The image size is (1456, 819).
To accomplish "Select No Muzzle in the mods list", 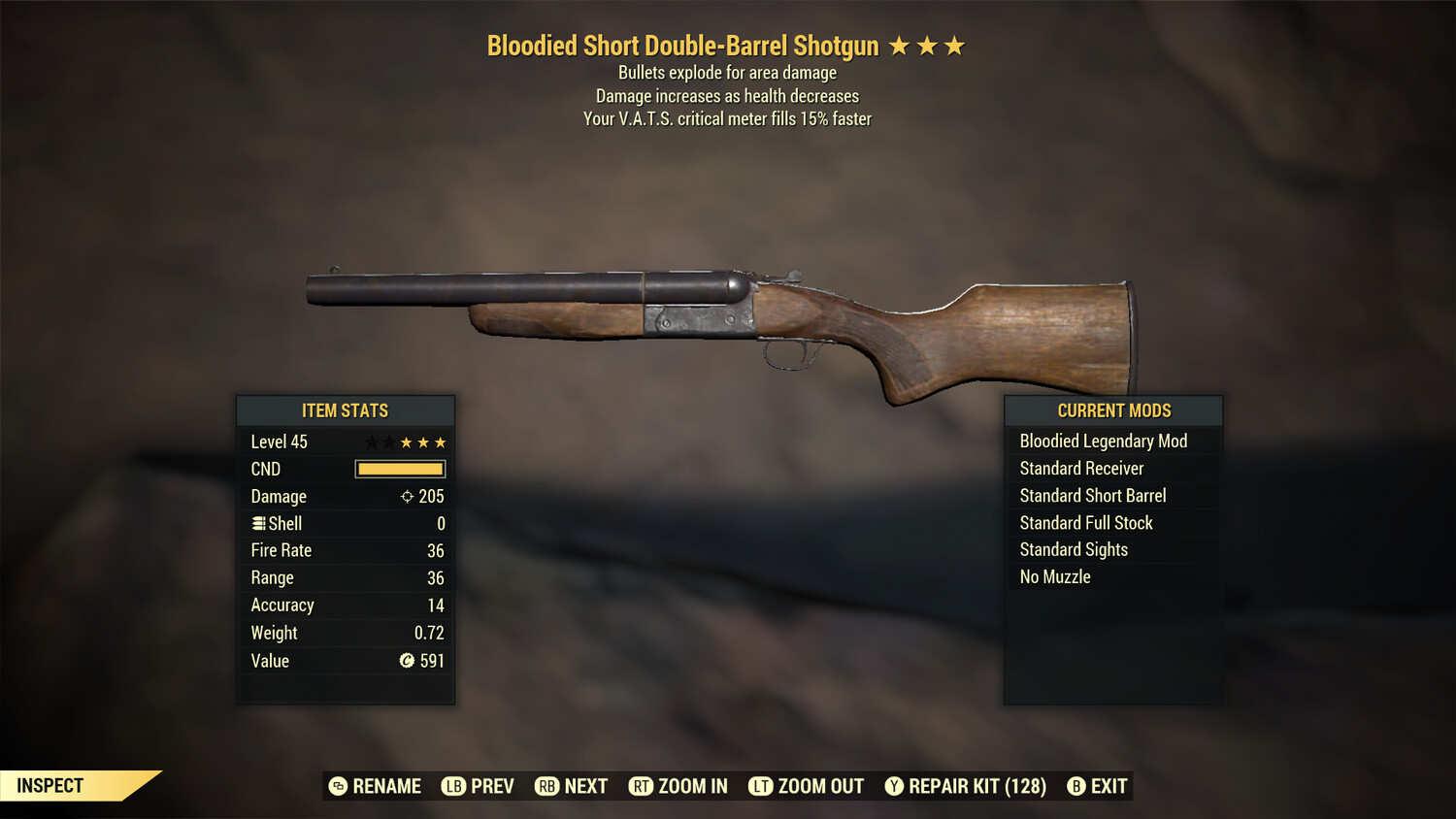I will 1052,576.
